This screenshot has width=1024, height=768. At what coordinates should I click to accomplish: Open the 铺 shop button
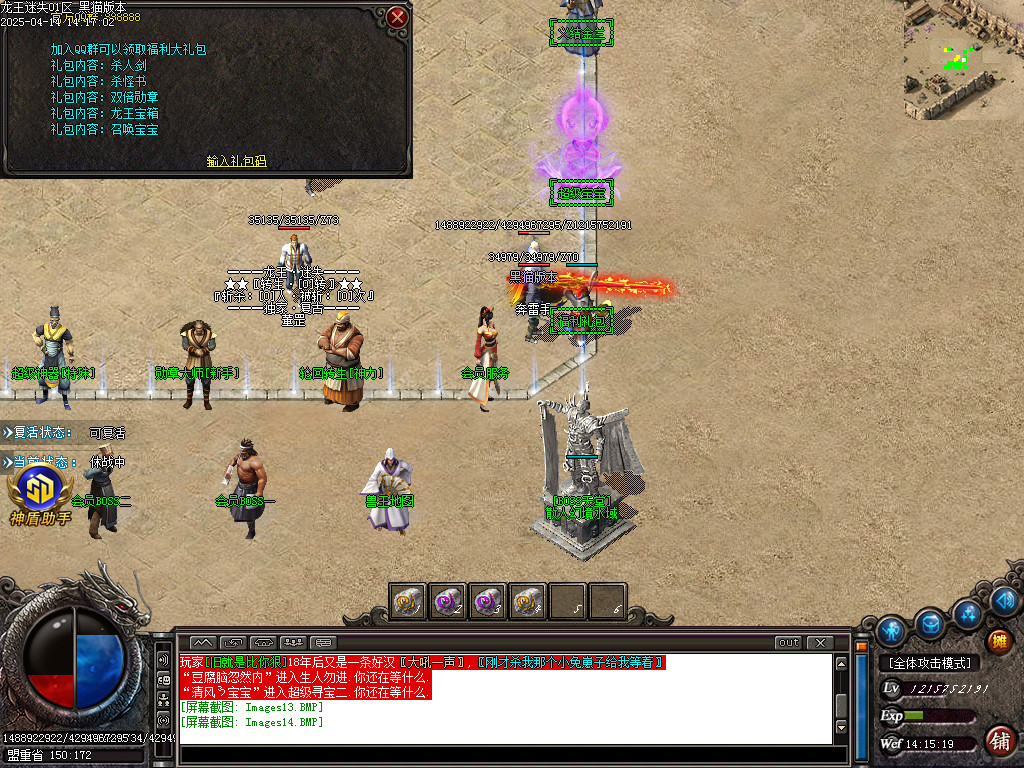[998, 741]
